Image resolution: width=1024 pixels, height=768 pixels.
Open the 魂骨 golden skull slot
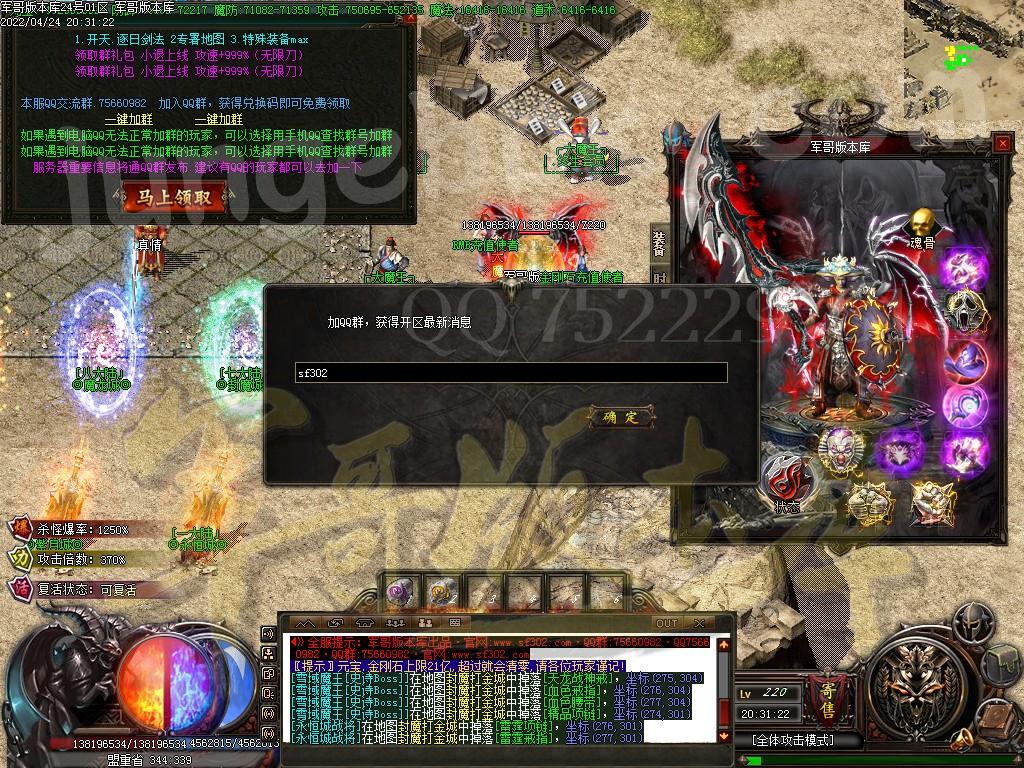coord(922,223)
